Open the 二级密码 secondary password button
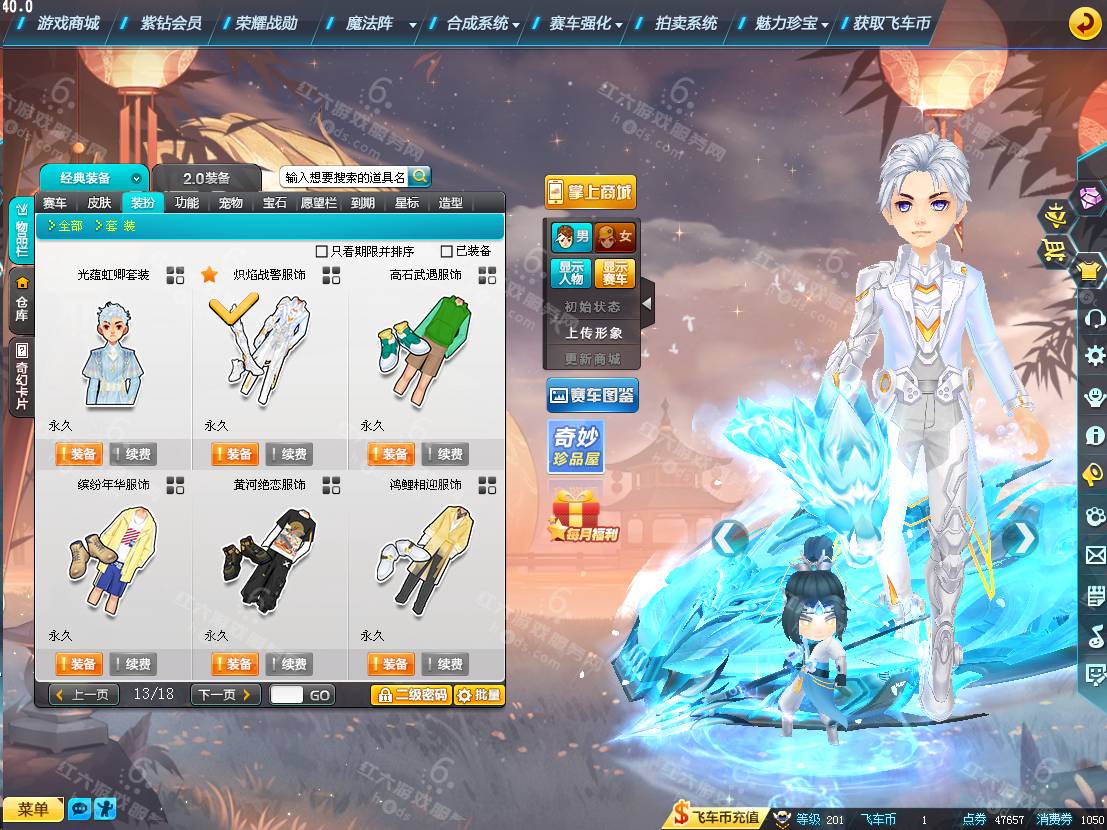 pos(410,695)
